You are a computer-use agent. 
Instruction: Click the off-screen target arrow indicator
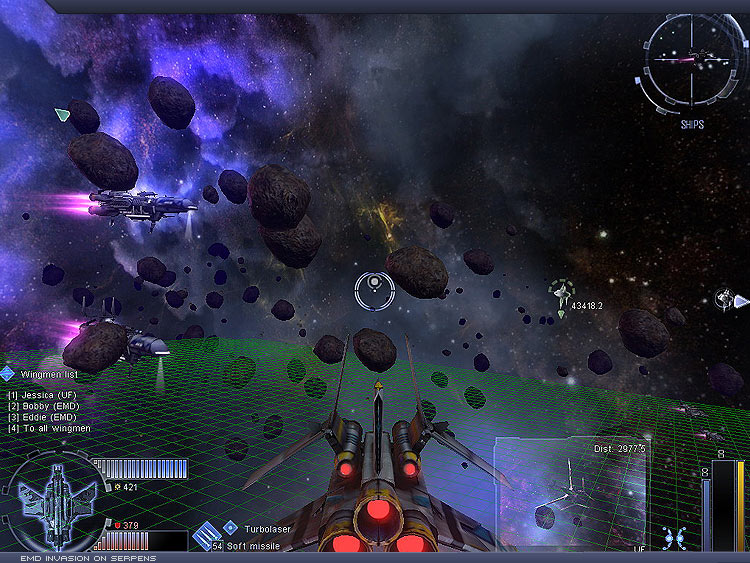740,300
